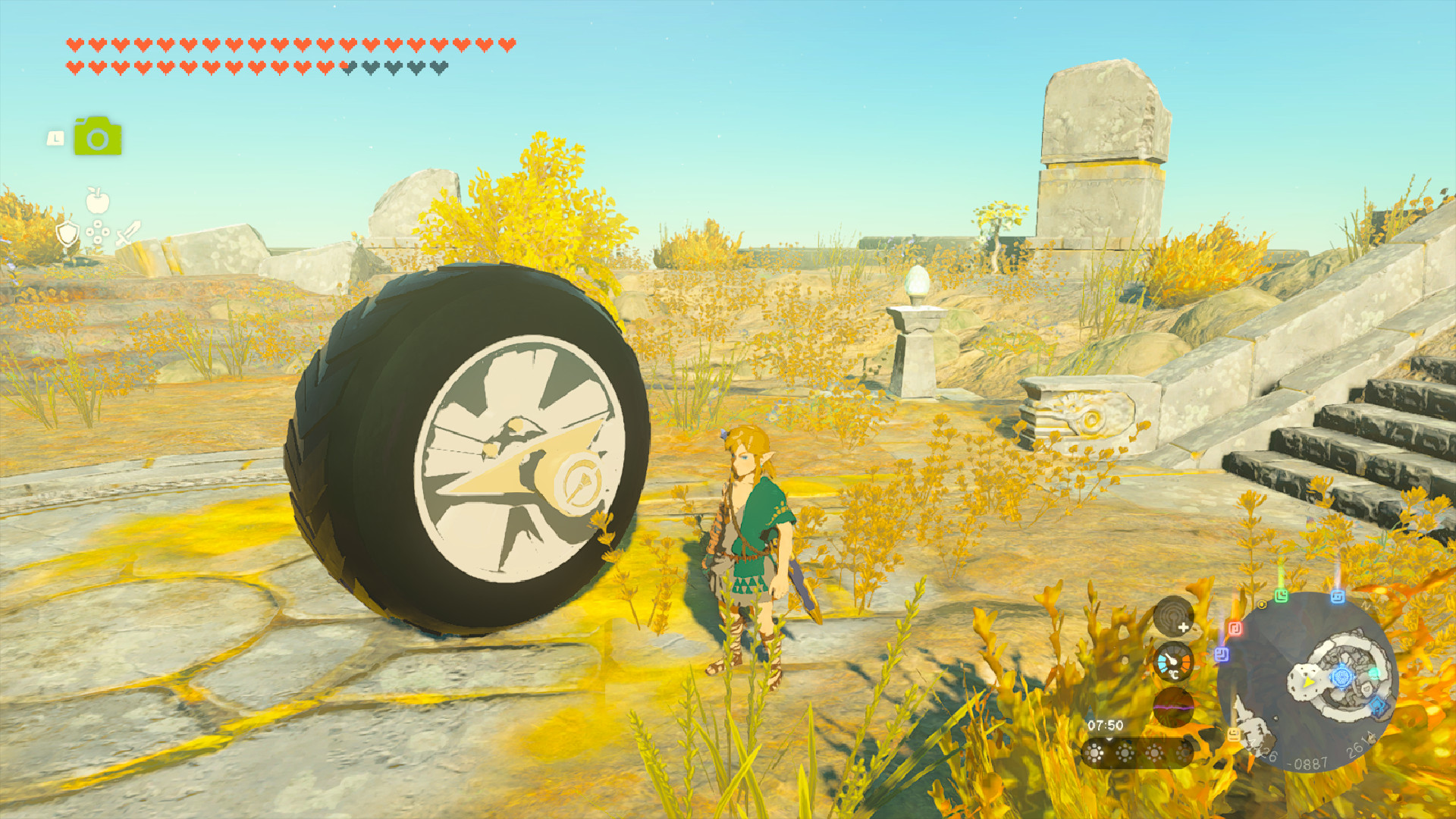Click the apple food inventory icon
Viewport: 1456px width, 819px height.
coord(97,200)
